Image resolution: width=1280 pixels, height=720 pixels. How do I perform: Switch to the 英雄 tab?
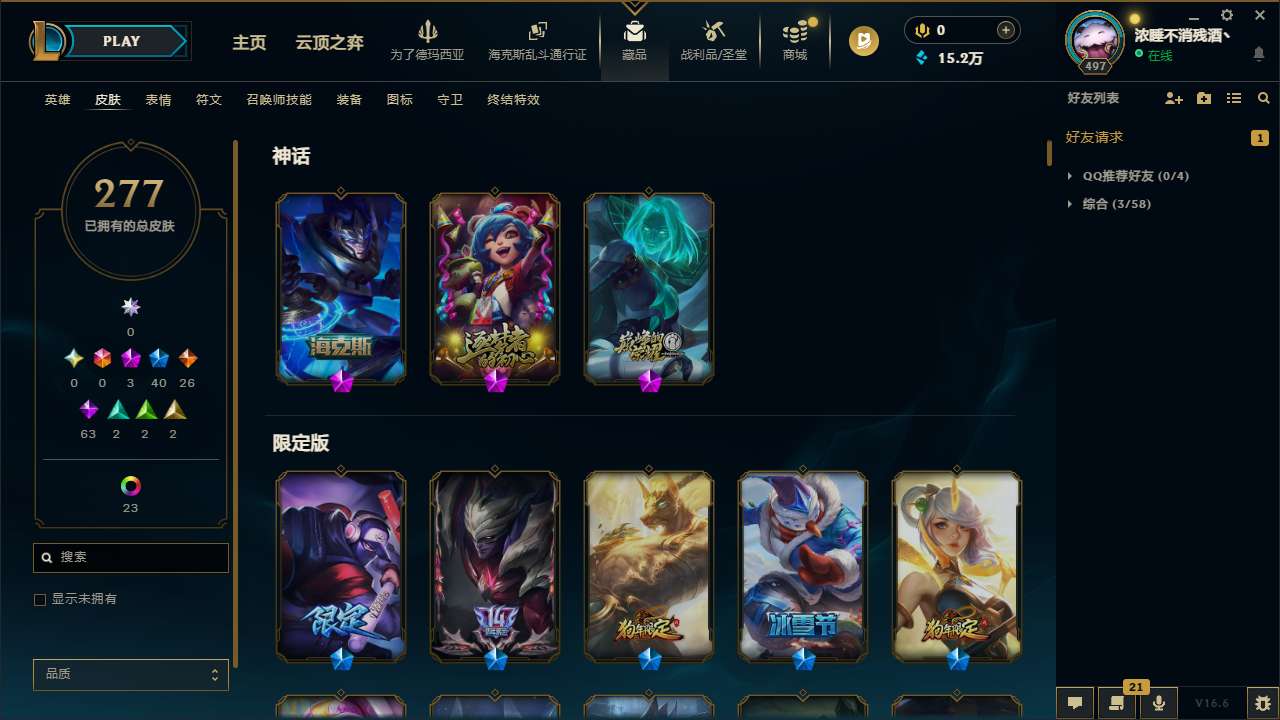point(57,100)
